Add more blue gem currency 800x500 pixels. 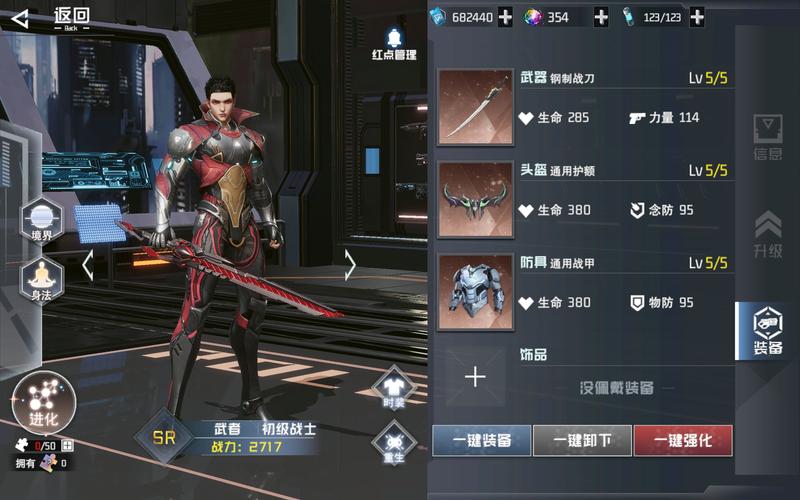tap(505, 17)
